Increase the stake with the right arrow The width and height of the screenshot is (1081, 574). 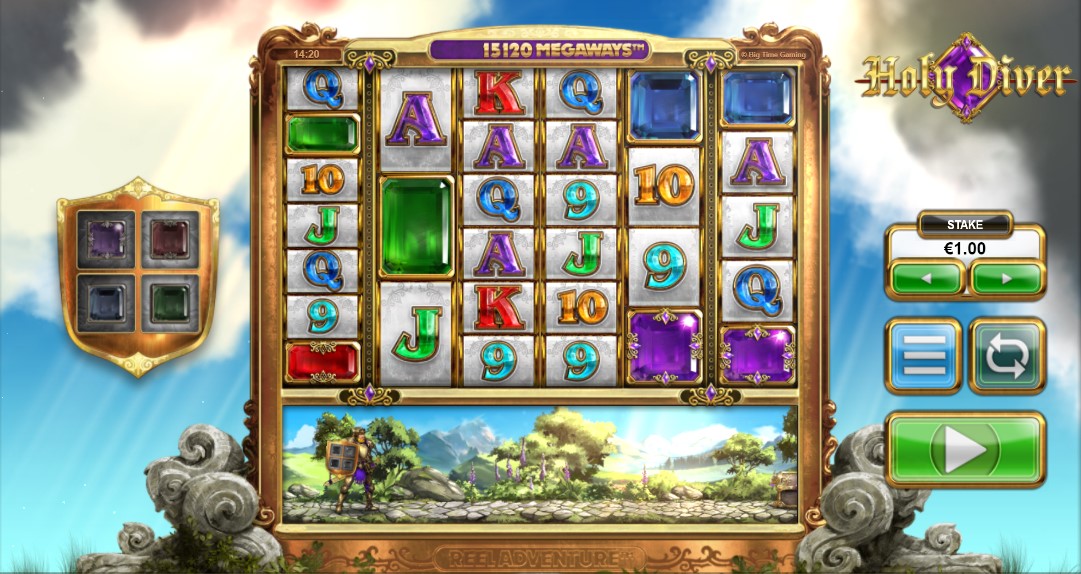point(1006,278)
